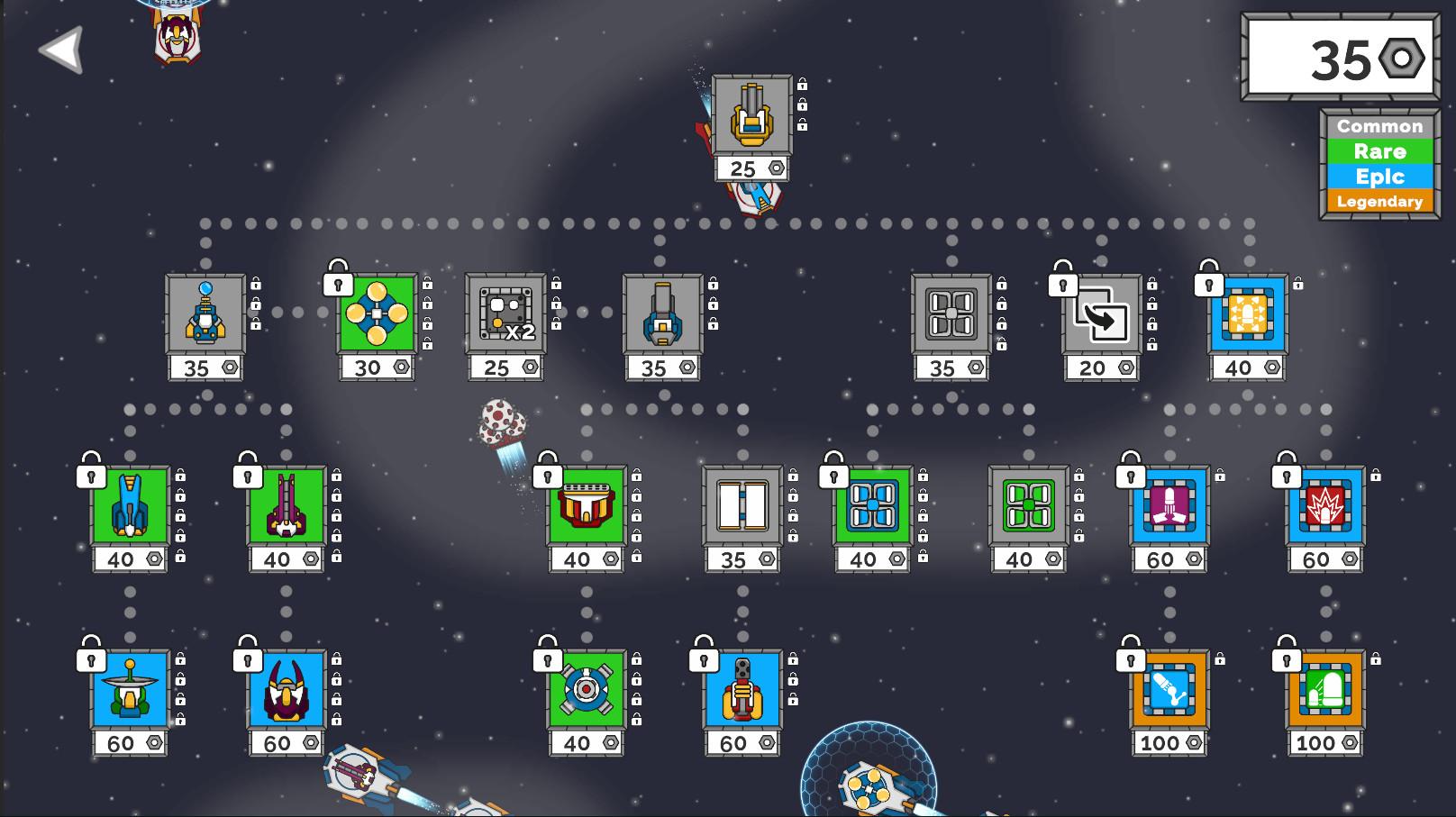This screenshot has width=1456, height=817.
Task: Select the x2 multiplier upgrade tile
Action: (x=505, y=313)
